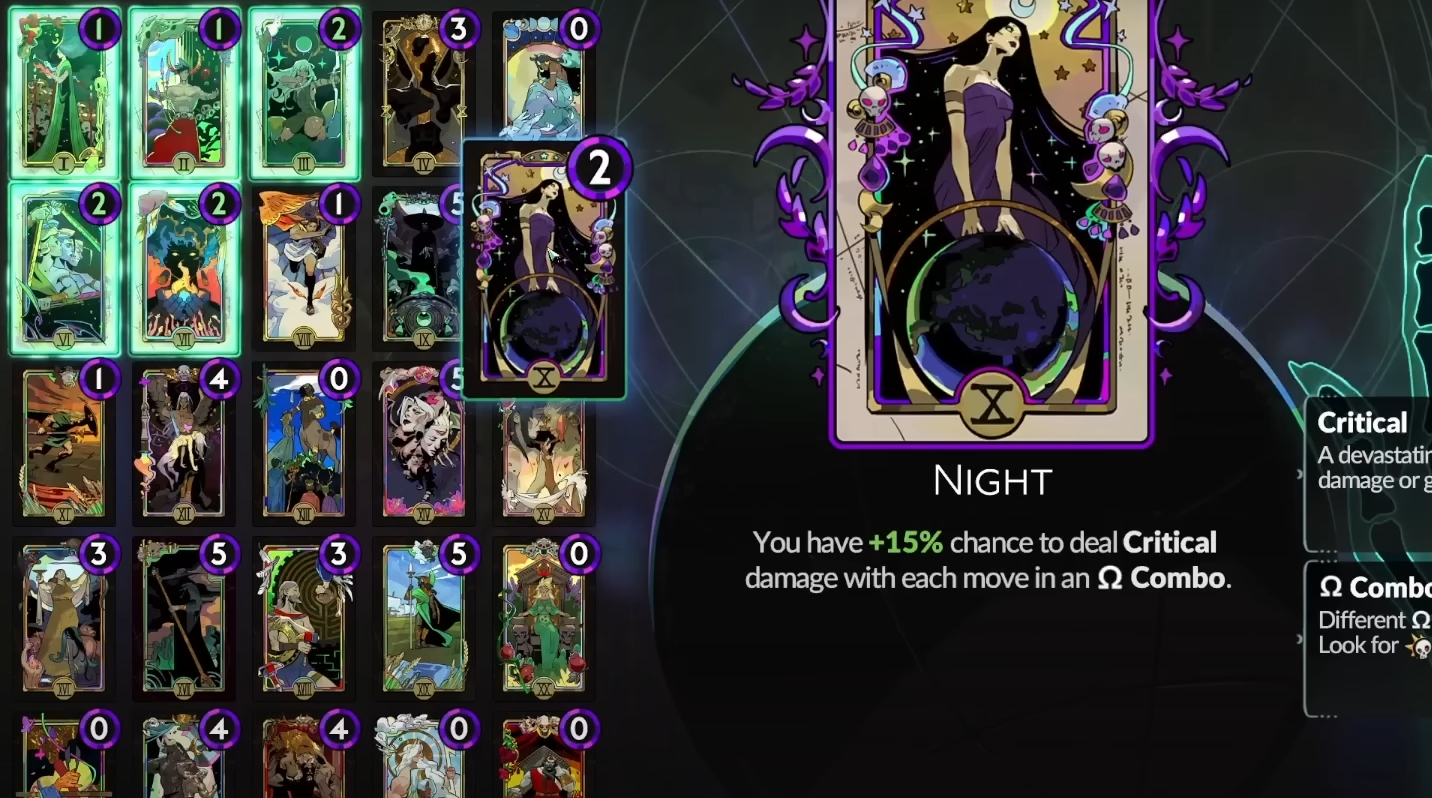Click the Critical keyword in Night's description
The height and width of the screenshot is (798, 1432).
tap(1169, 542)
